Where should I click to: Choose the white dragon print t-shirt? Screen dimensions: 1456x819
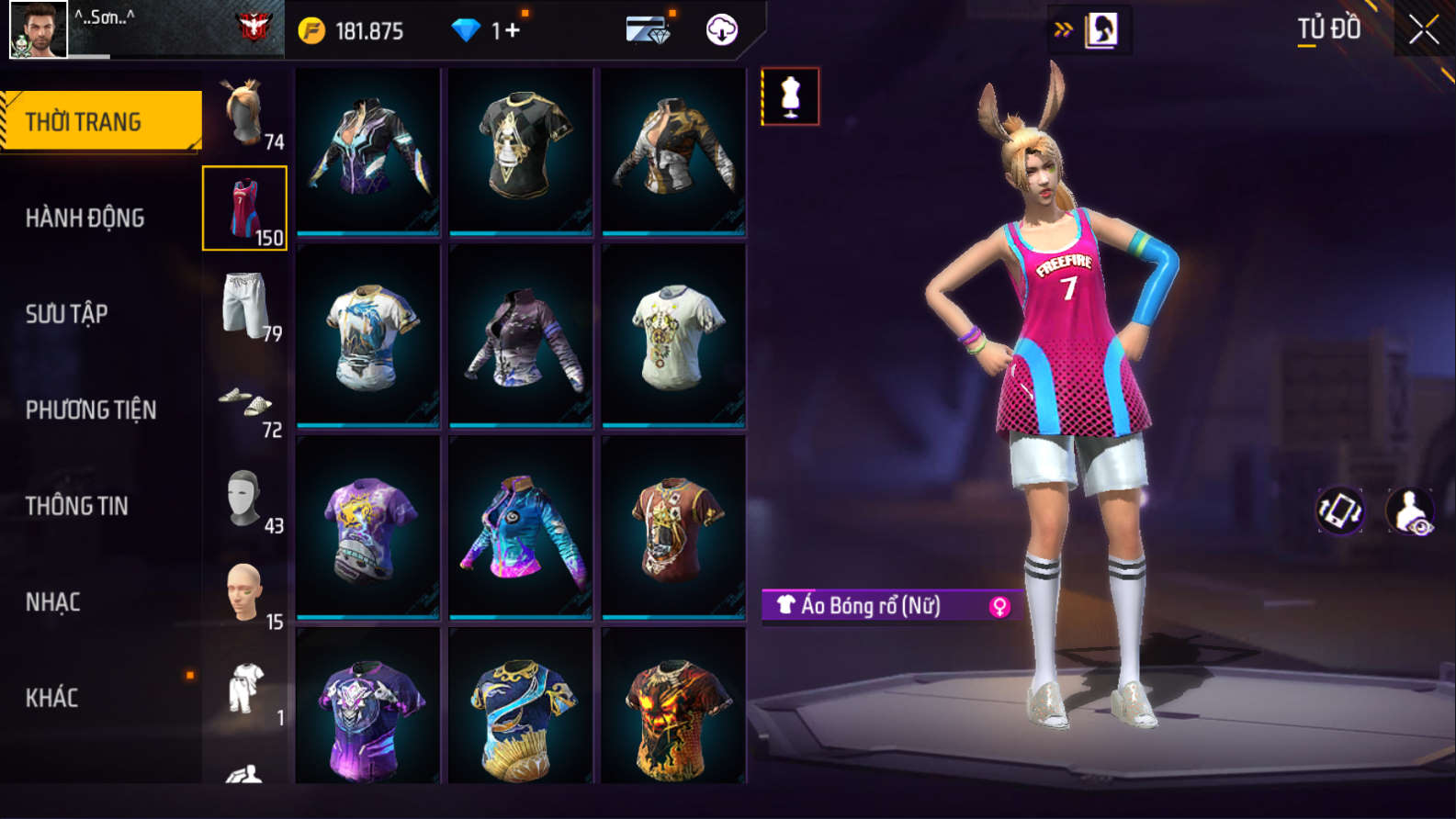pyautogui.click(x=368, y=336)
